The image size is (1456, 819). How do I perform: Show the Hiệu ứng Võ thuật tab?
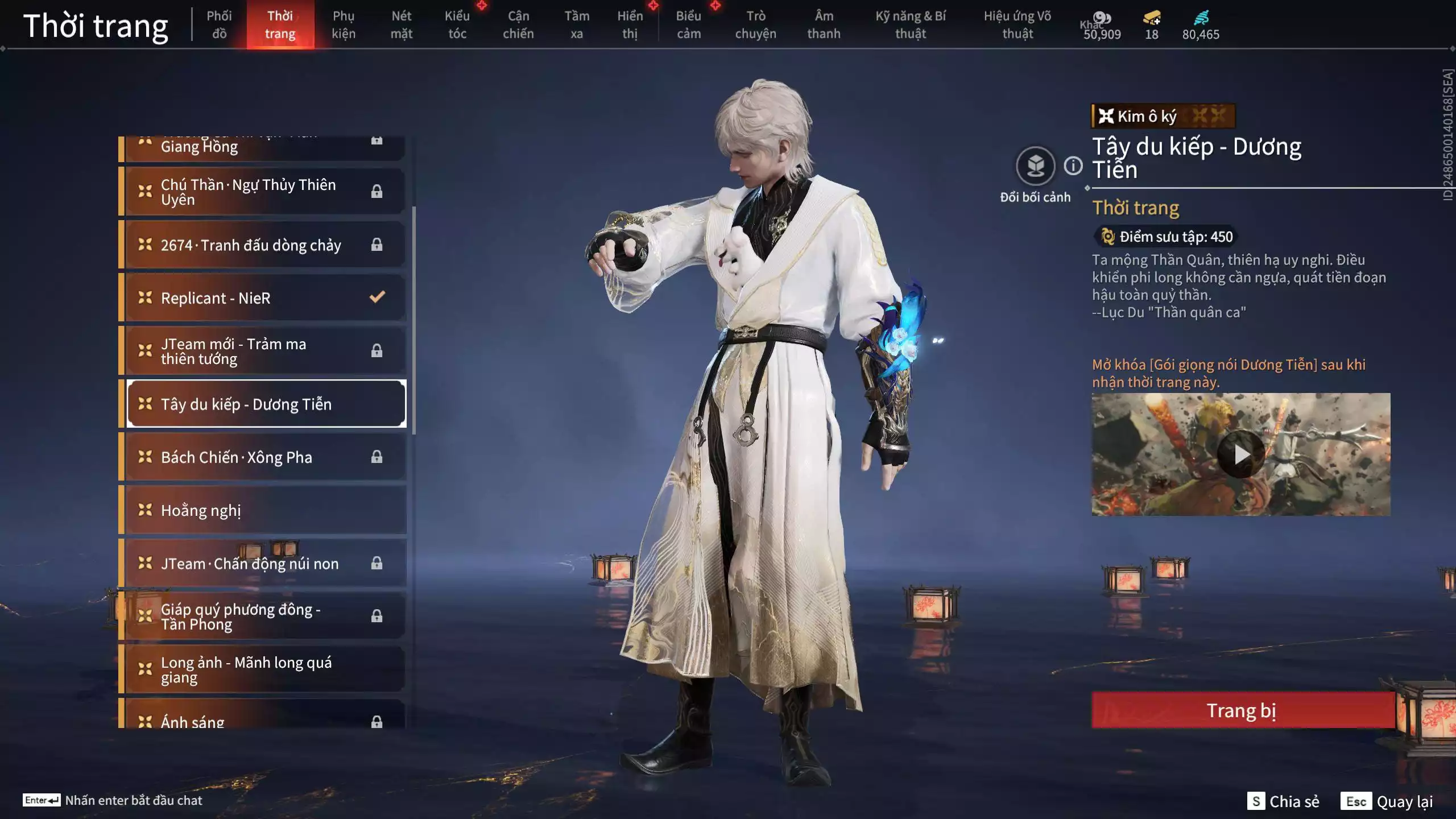click(x=1017, y=24)
